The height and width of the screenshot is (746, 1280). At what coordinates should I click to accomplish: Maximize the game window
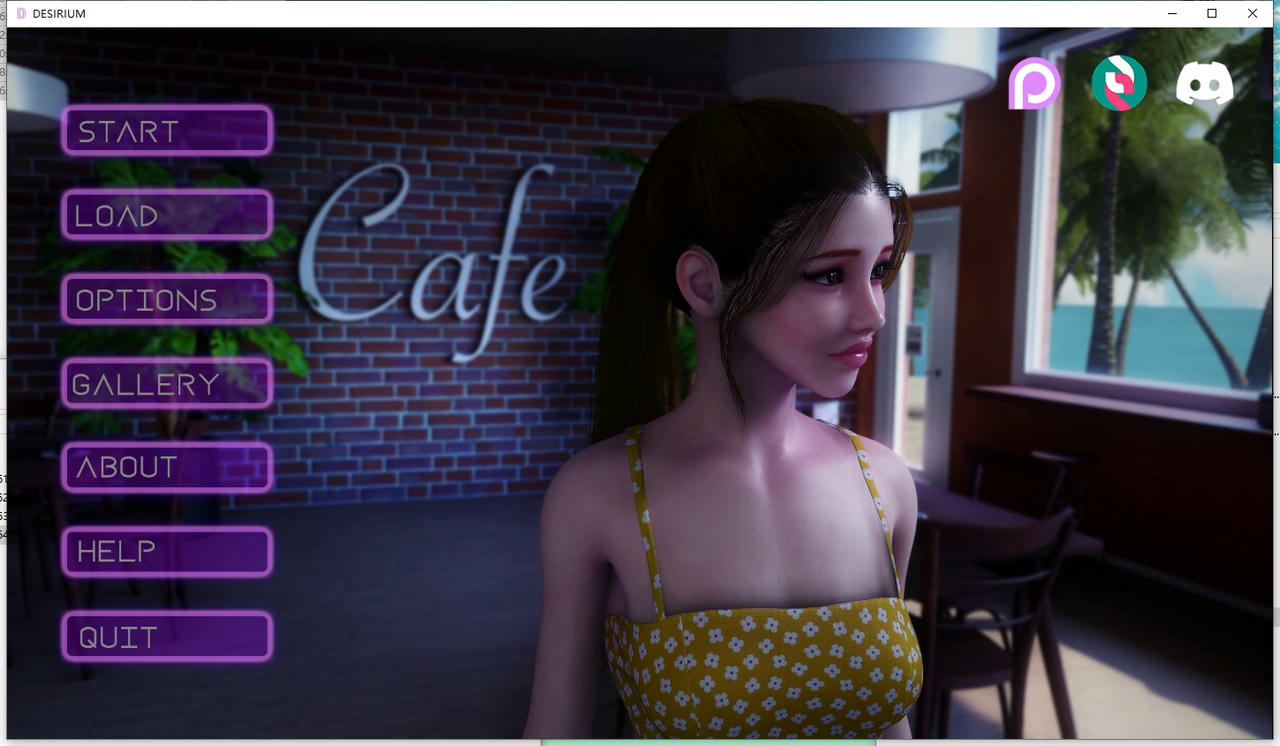1212,14
